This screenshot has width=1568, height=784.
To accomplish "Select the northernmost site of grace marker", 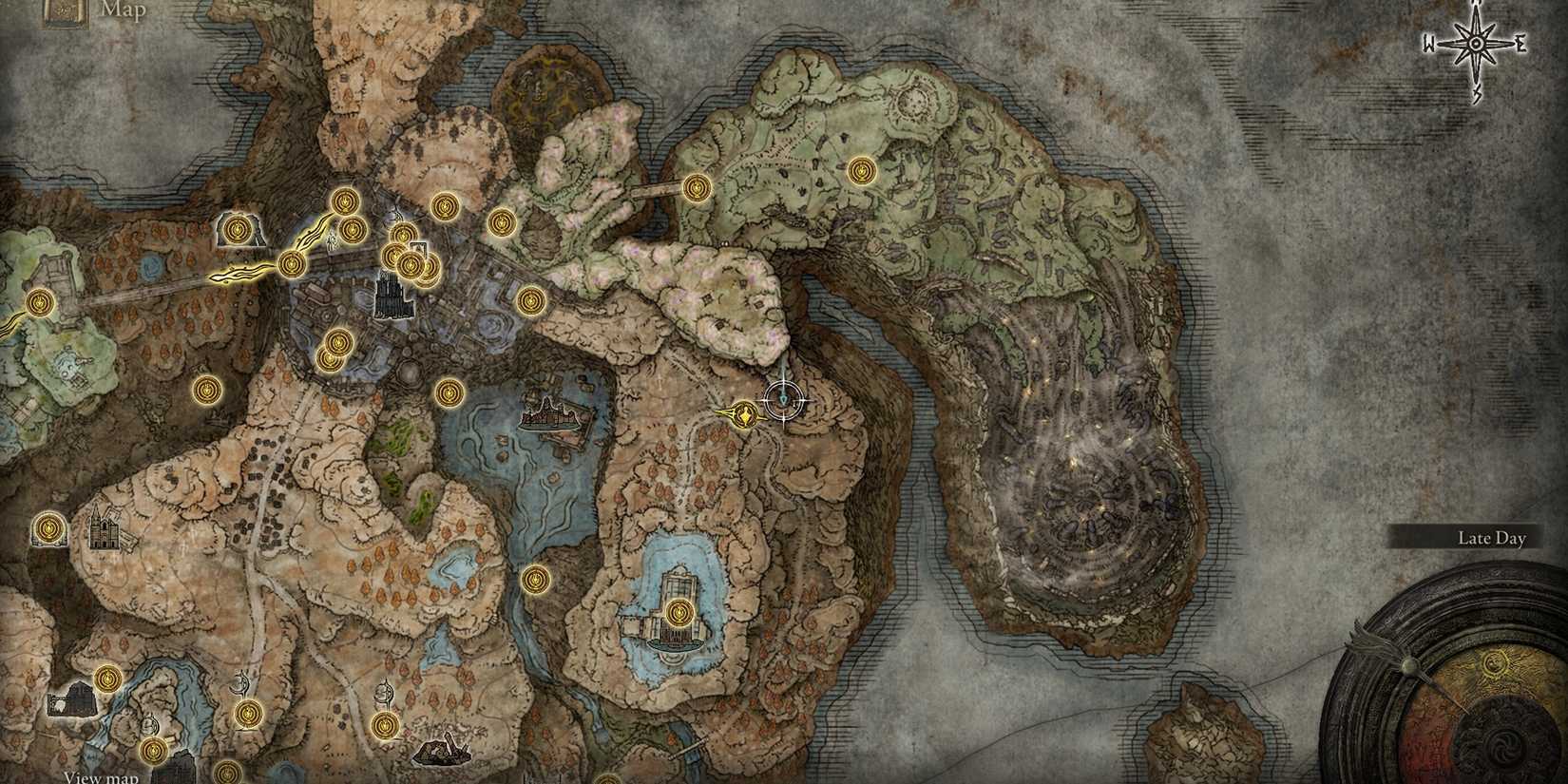I will click(863, 170).
